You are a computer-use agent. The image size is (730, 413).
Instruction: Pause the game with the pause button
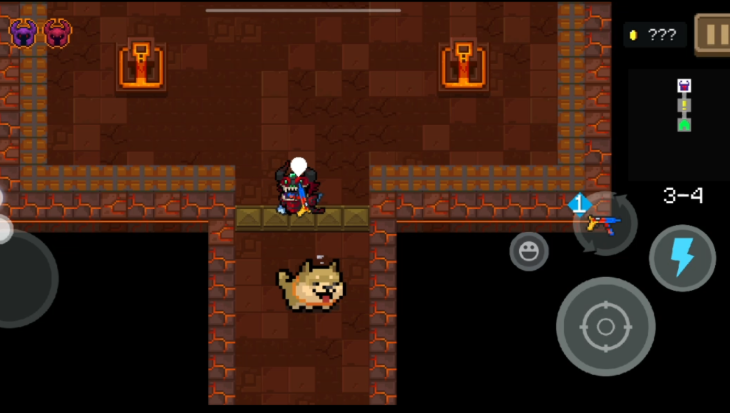(713, 34)
